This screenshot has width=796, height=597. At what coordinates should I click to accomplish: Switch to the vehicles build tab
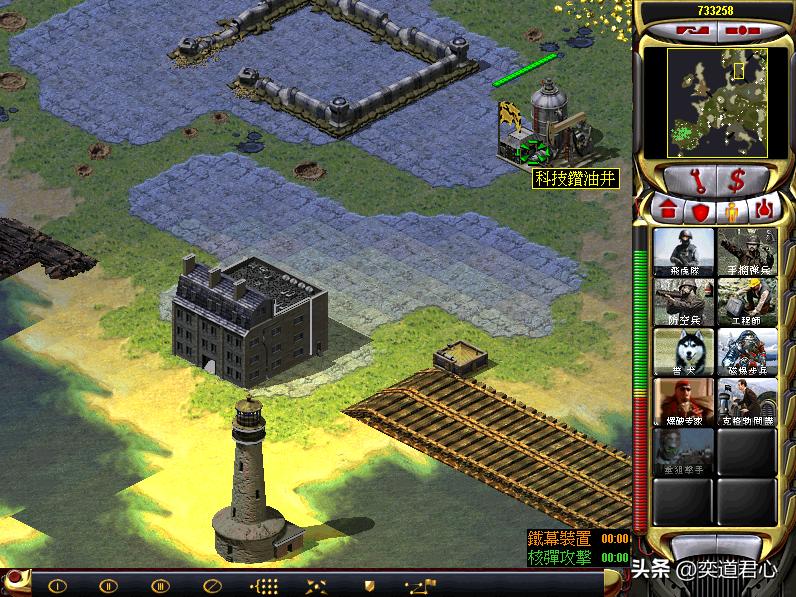click(x=763, y=212)
